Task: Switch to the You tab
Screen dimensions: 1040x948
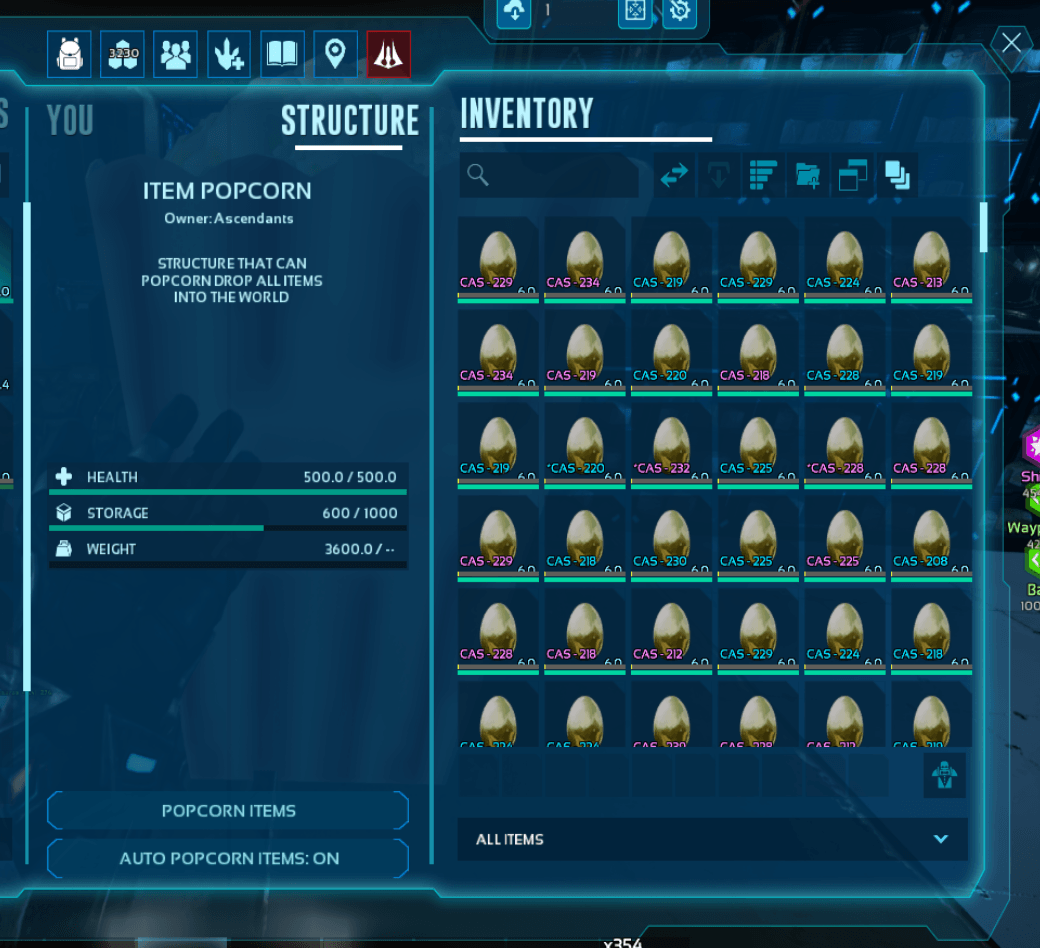Action: pos(70,121)
